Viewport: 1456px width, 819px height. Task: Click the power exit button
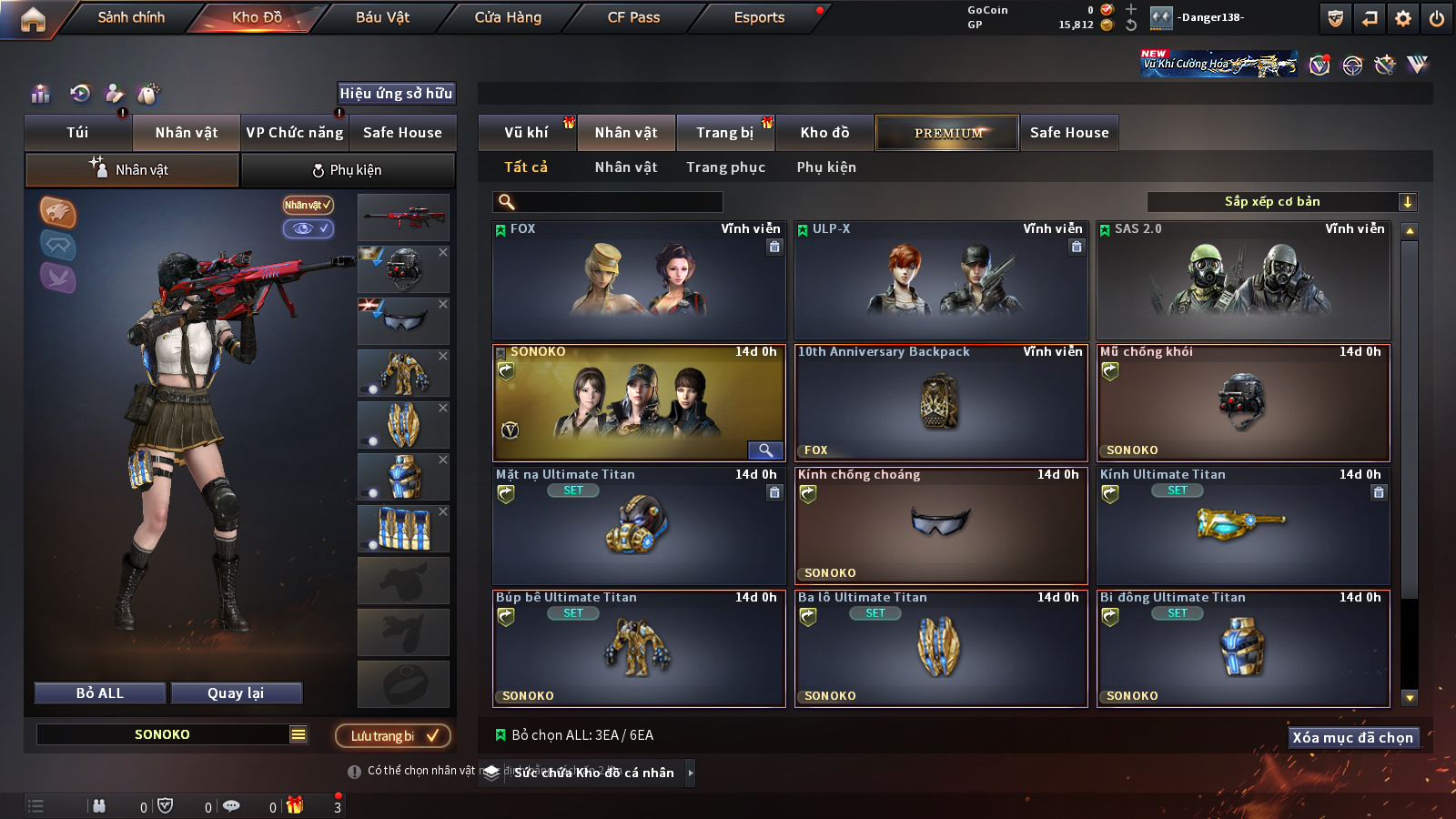coord(1437,18)
